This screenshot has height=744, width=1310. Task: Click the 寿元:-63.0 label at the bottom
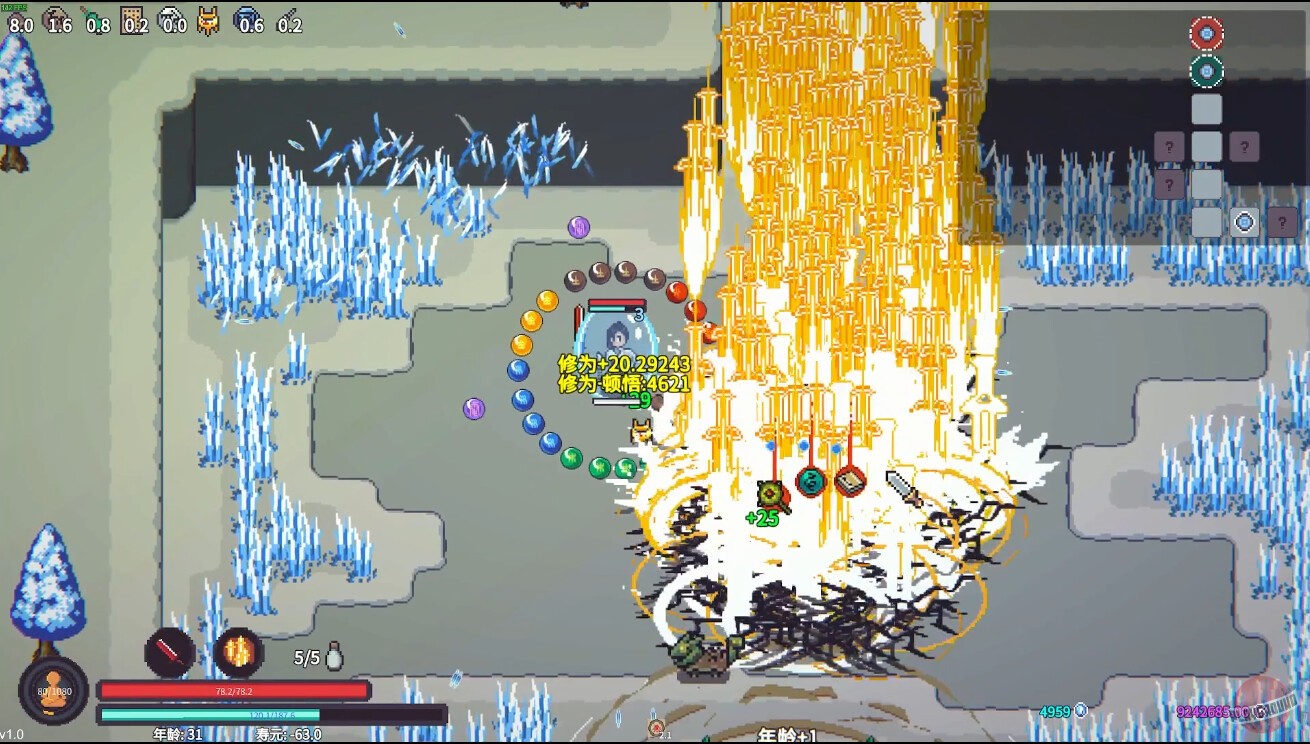pos(288,733)
